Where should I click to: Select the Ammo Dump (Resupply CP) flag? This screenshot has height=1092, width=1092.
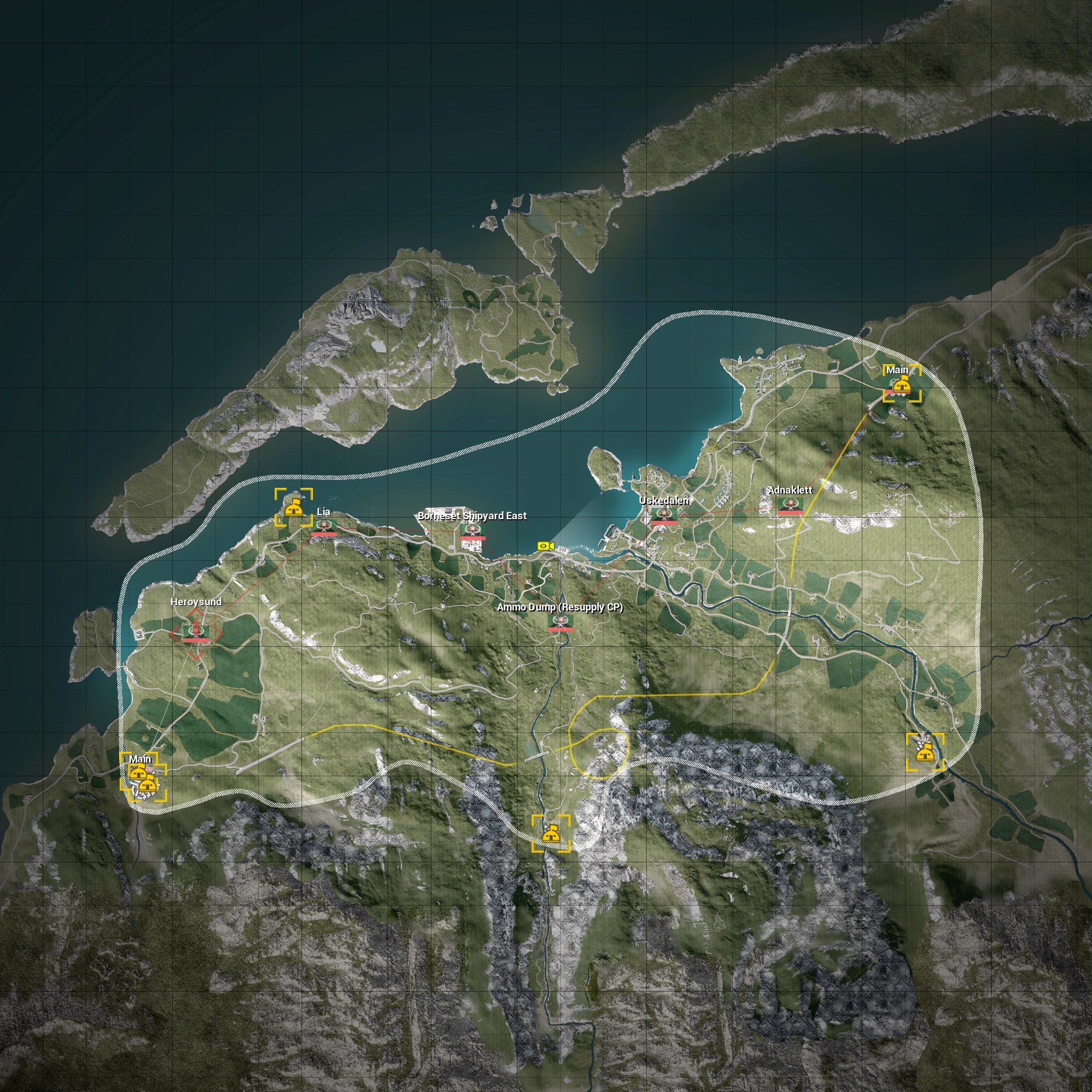pos(559,622)
